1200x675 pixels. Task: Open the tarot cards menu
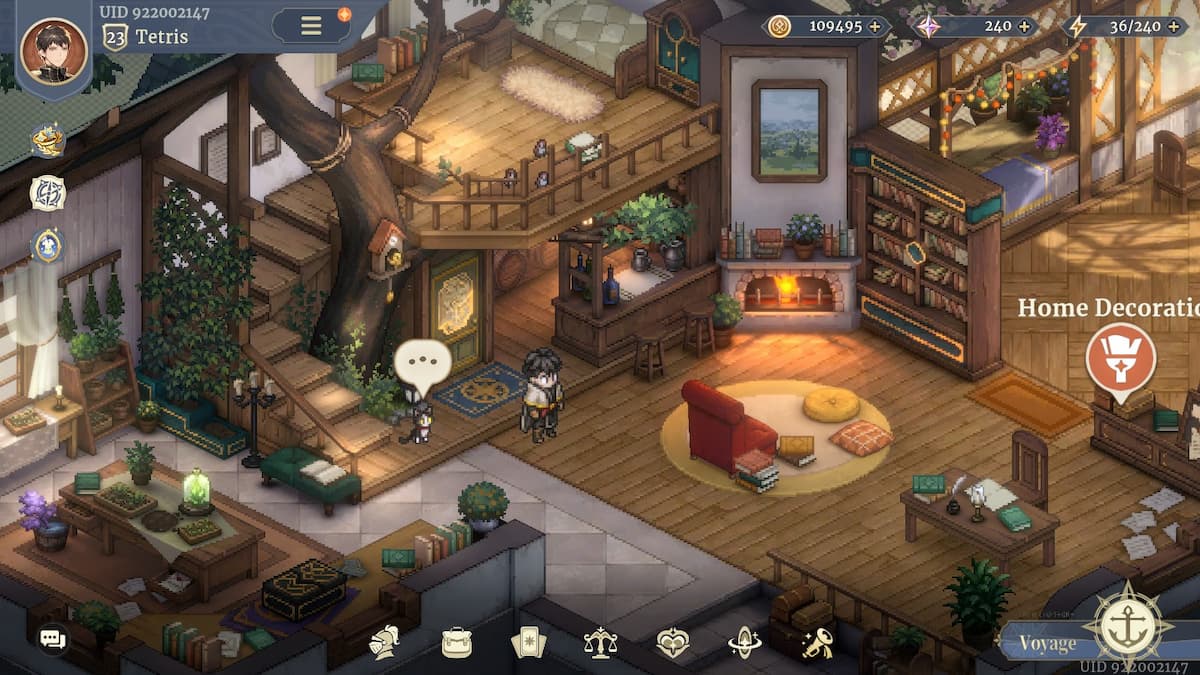pos(527,641)
